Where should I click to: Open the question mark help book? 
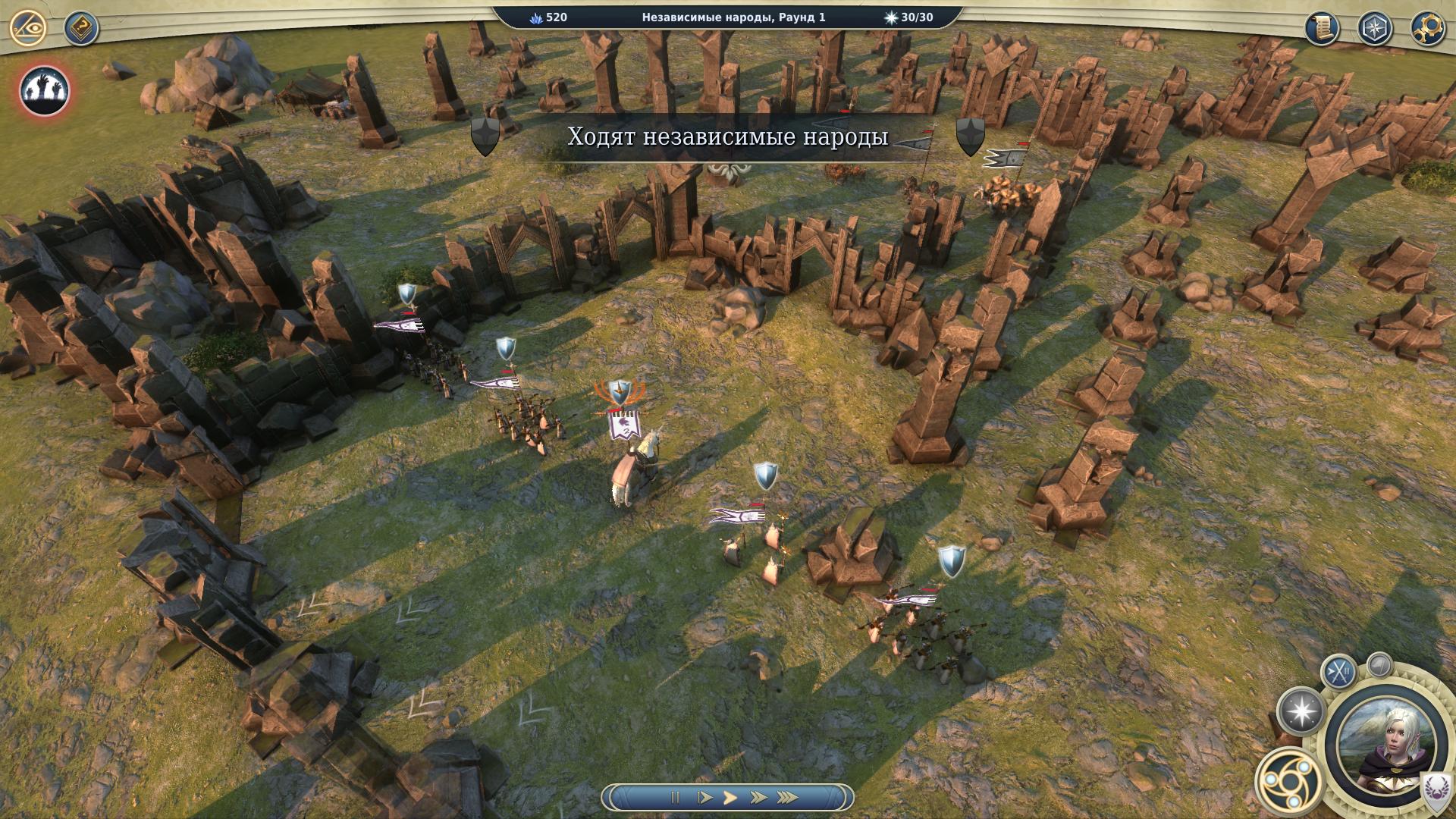(80, 29)
